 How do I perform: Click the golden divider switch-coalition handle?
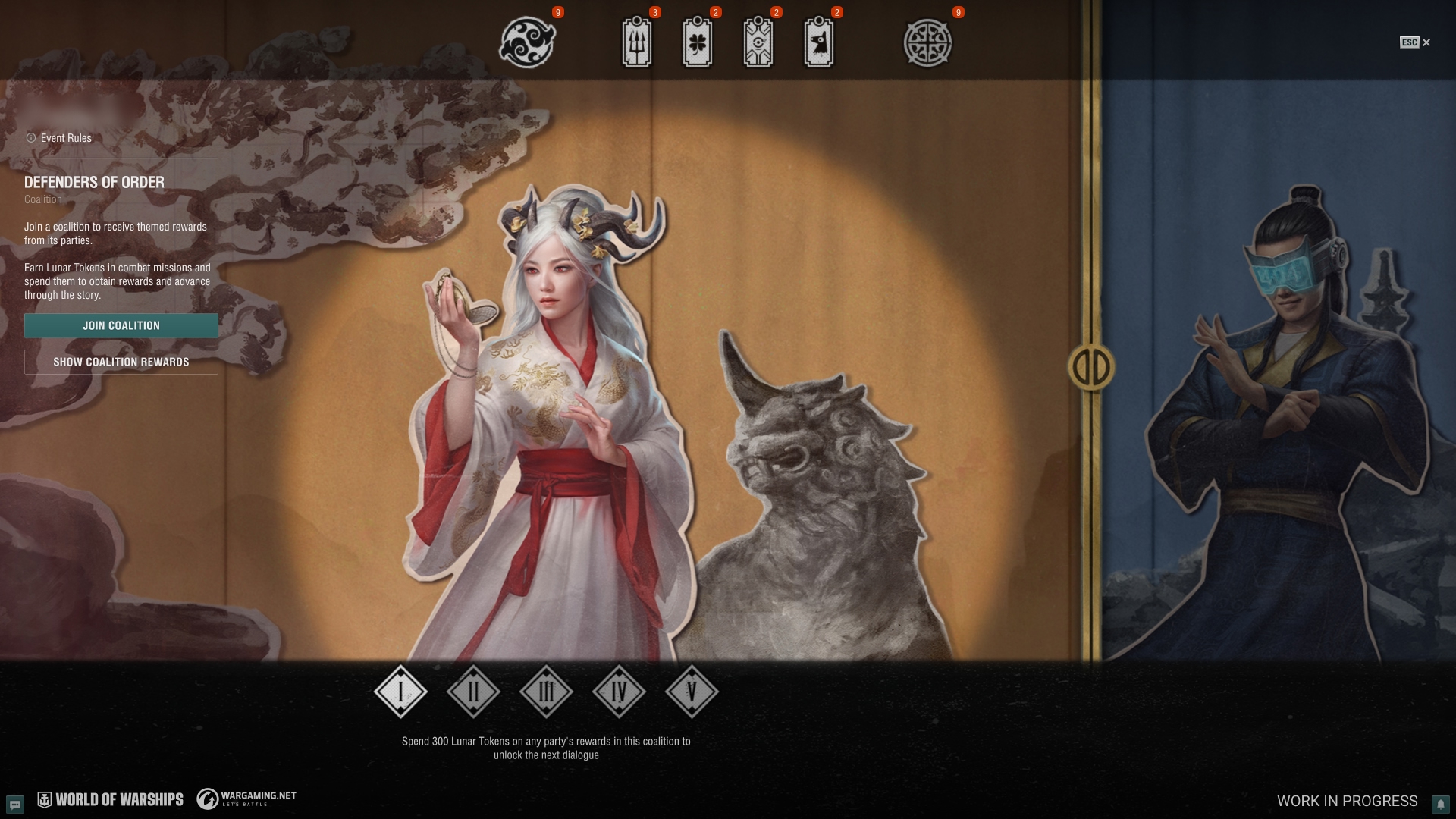1091,368
